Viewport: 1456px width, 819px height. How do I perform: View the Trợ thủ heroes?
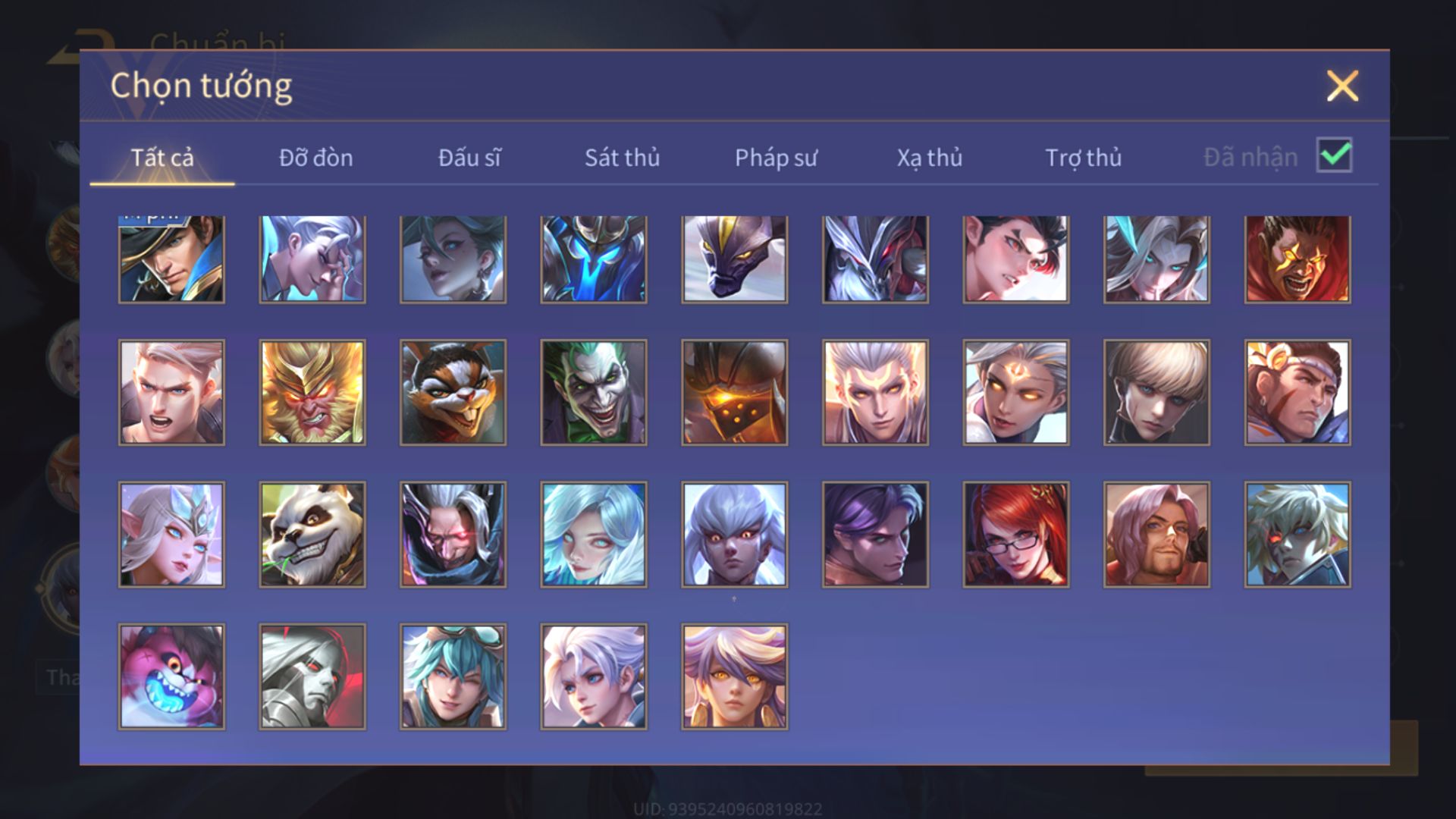coord(1083,158)
